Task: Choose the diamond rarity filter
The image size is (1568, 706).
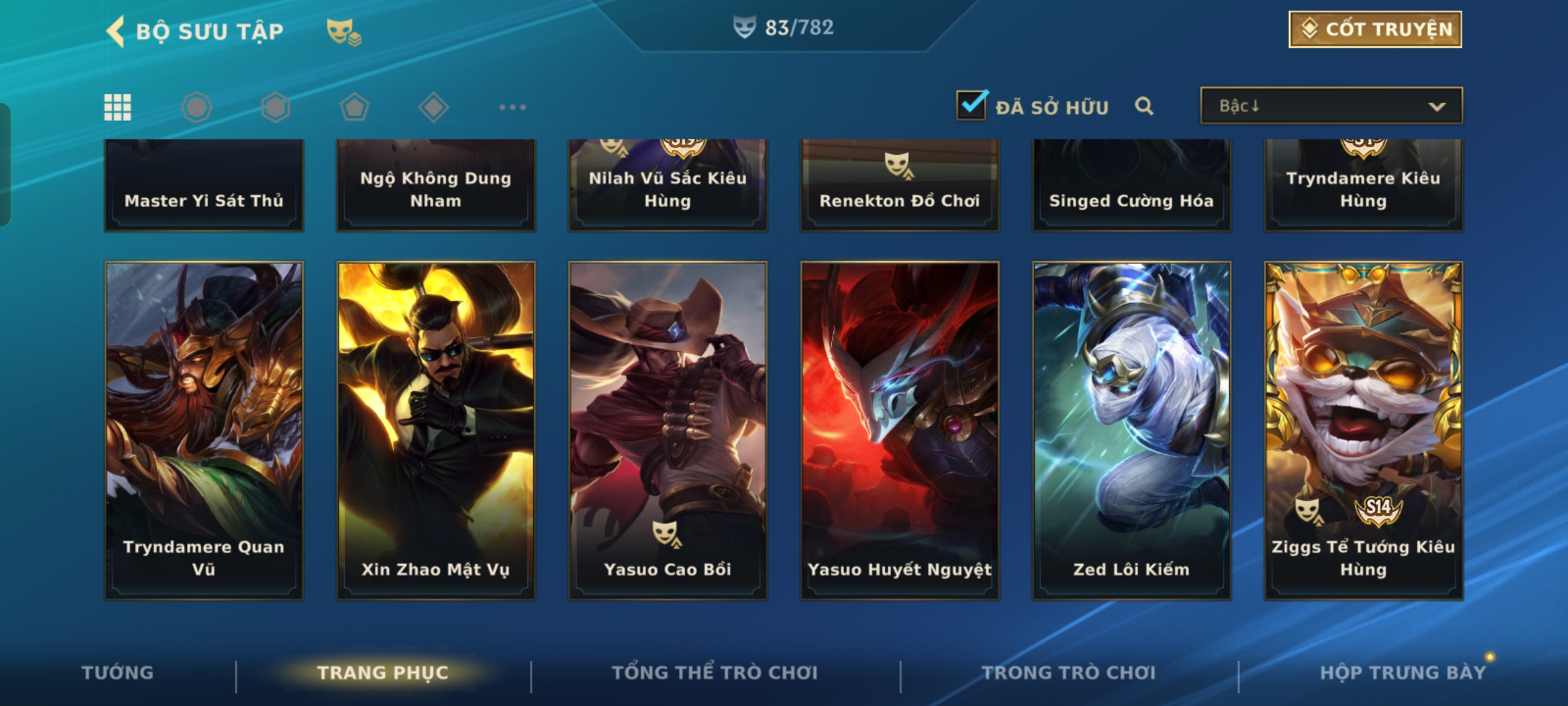Action: pyautogui.click(x=433, y=107)
